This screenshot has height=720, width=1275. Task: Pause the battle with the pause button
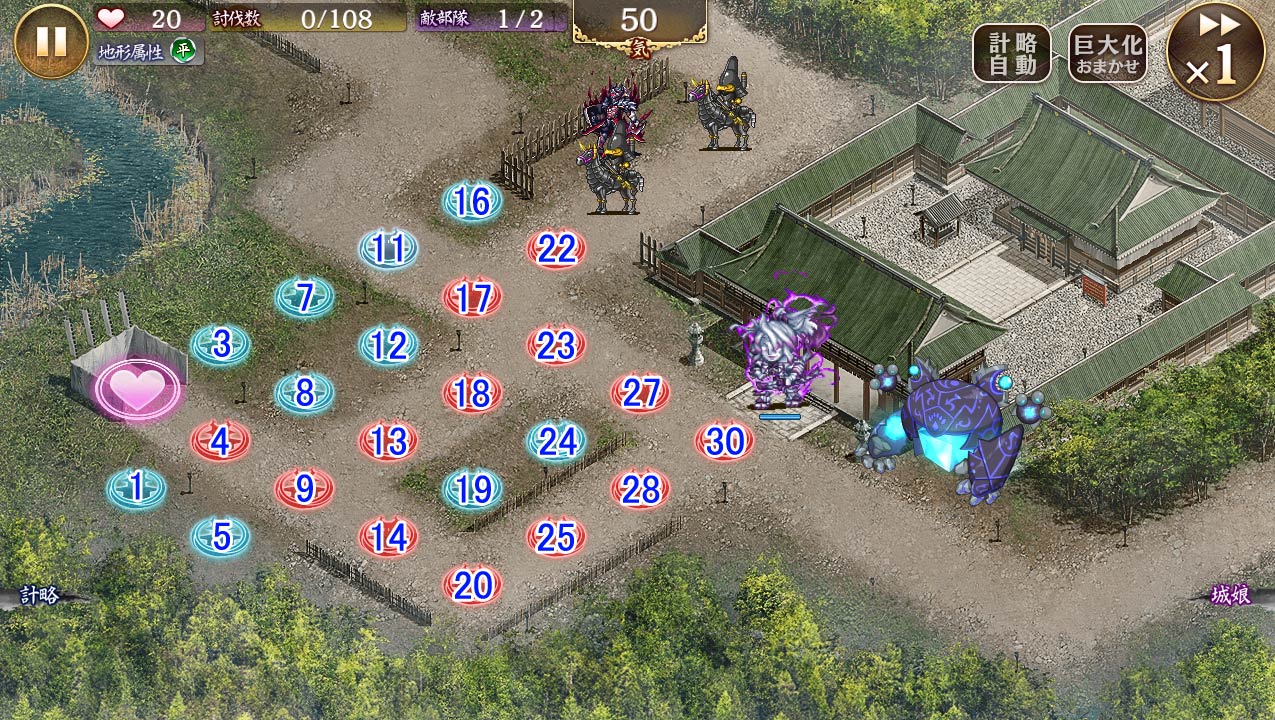[x=51, y=41]
